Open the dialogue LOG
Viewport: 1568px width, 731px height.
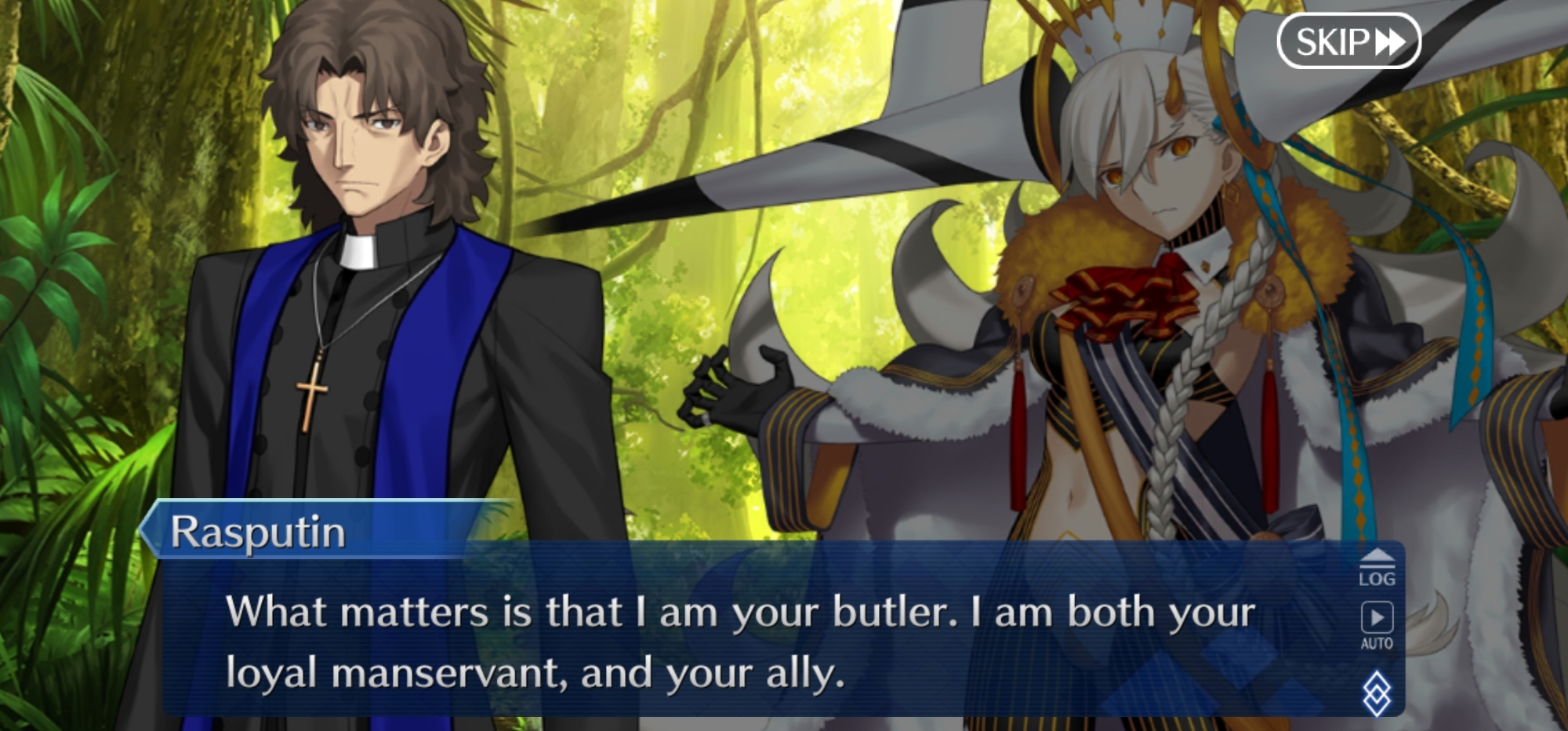(1377, 568)
